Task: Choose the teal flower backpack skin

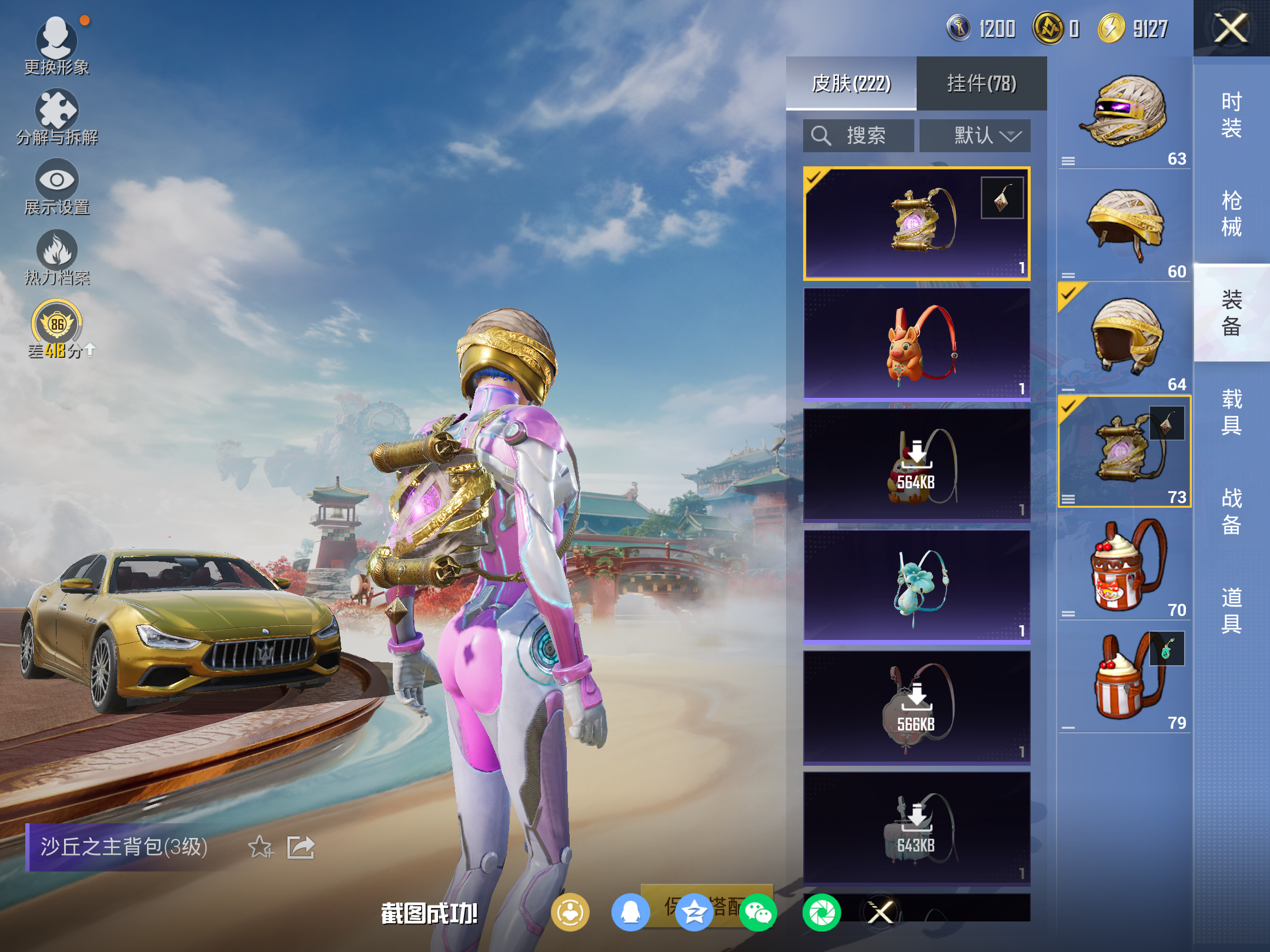Action: point(916,586)
